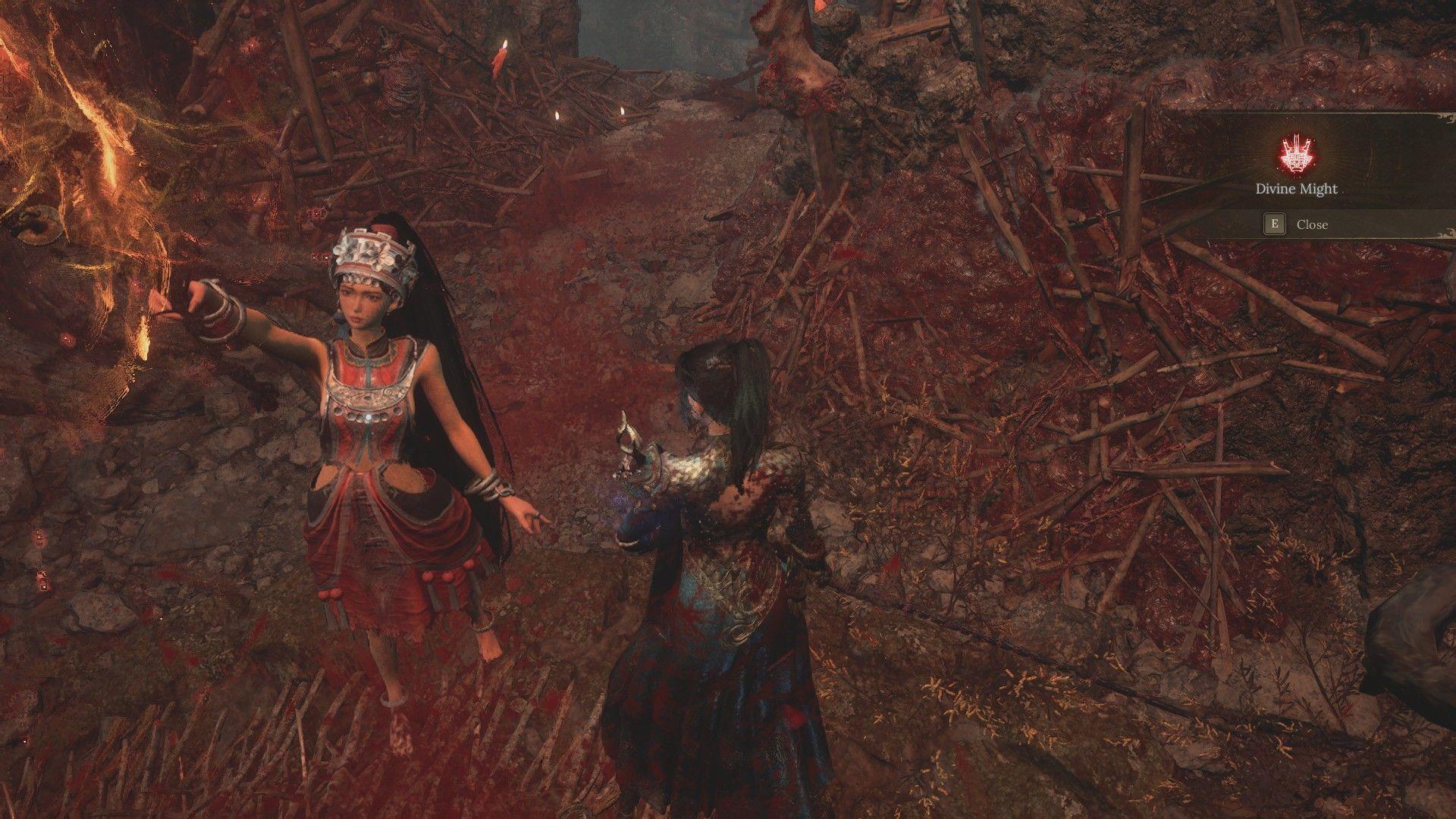Click the glowing red Divine Might emblem
1456x819 pixels.
1298,155
